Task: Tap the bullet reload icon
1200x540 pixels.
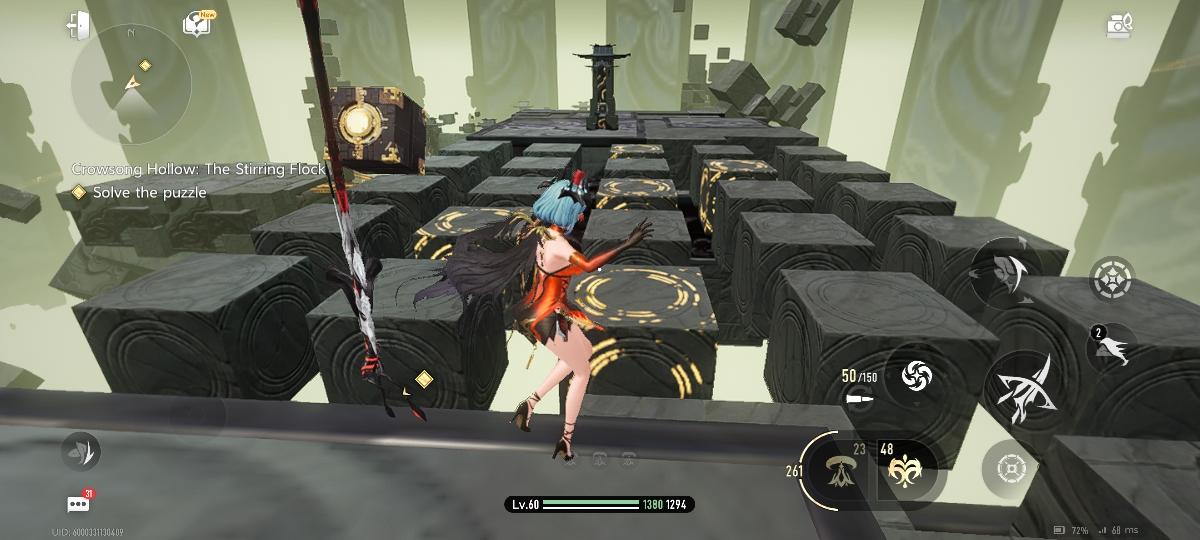Action: 859,399
